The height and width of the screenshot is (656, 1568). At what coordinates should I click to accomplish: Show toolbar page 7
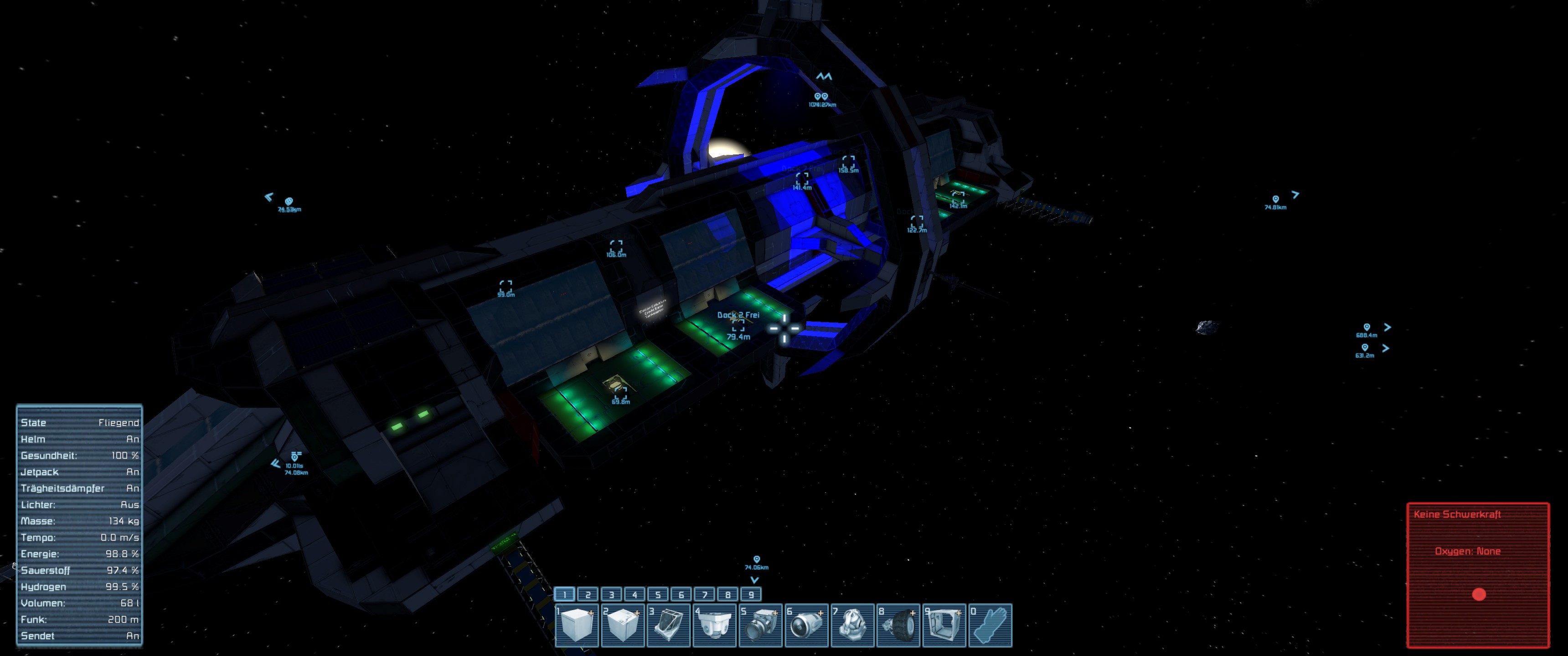click(x=705, y=594)
